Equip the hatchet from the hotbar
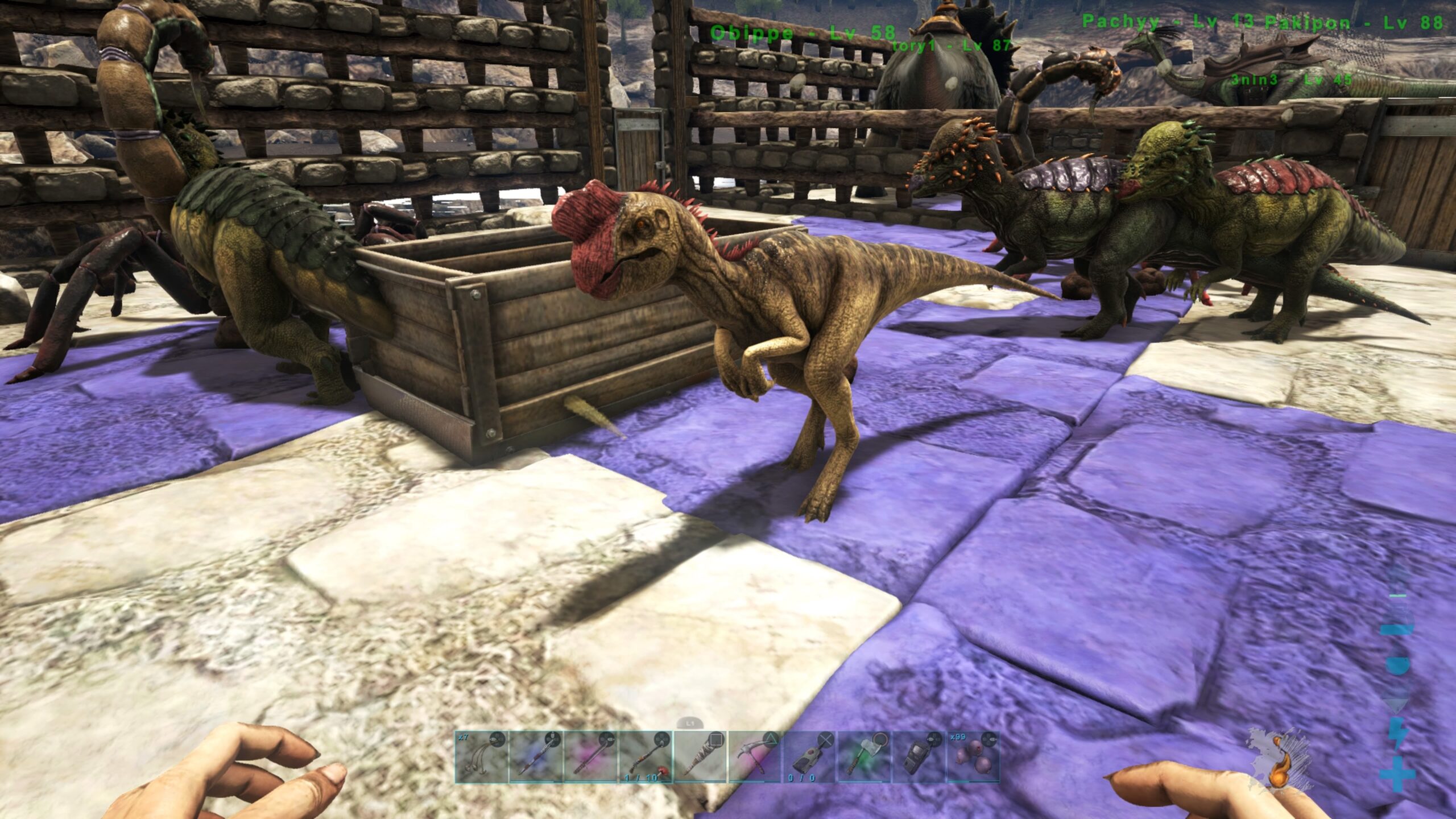The width and height of the screenshot is (1456, 819). click(864, 757)
